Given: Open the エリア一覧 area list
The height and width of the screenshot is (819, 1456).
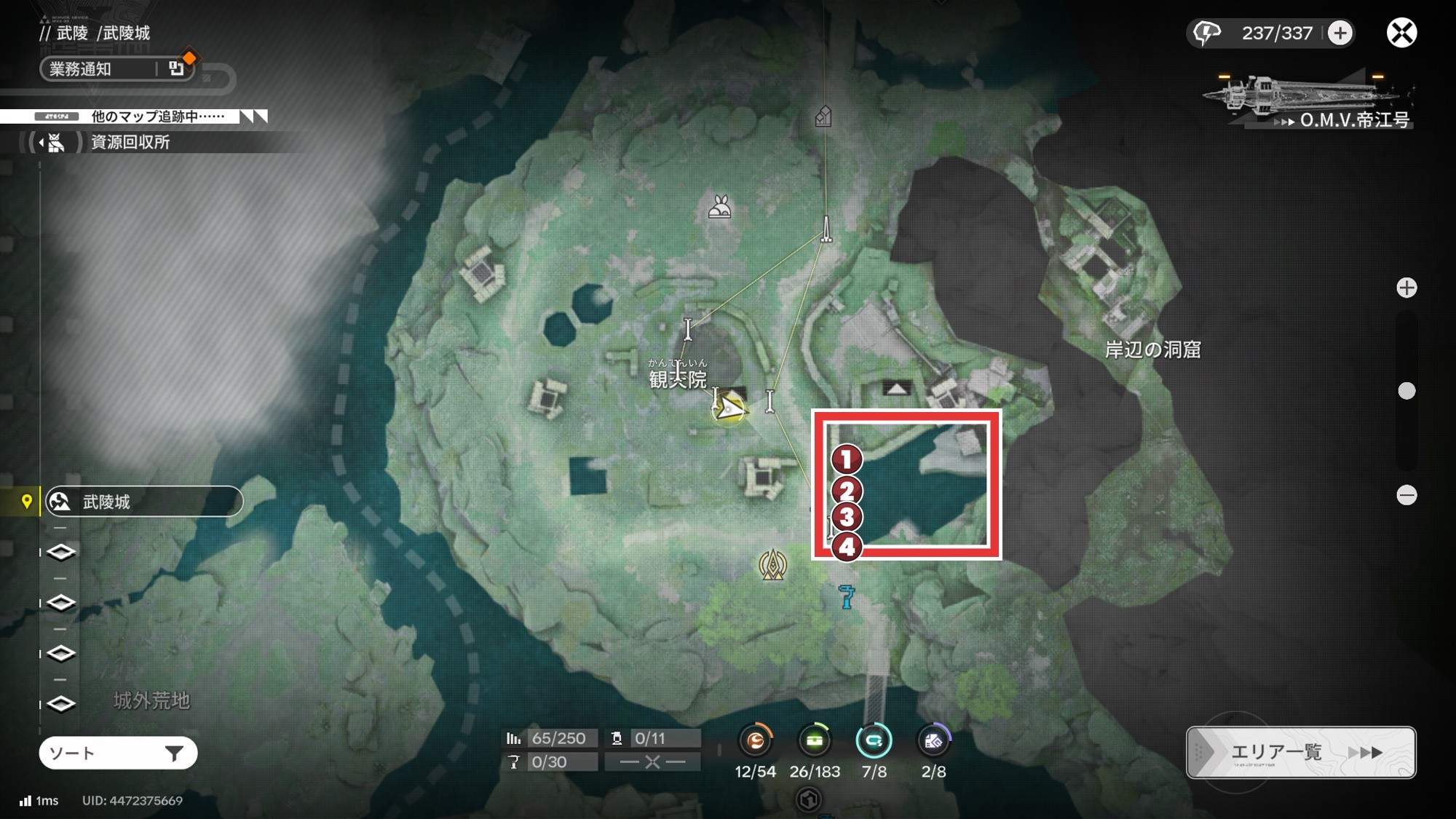Looking at the screenshot, I should [x=1301, y=752].
